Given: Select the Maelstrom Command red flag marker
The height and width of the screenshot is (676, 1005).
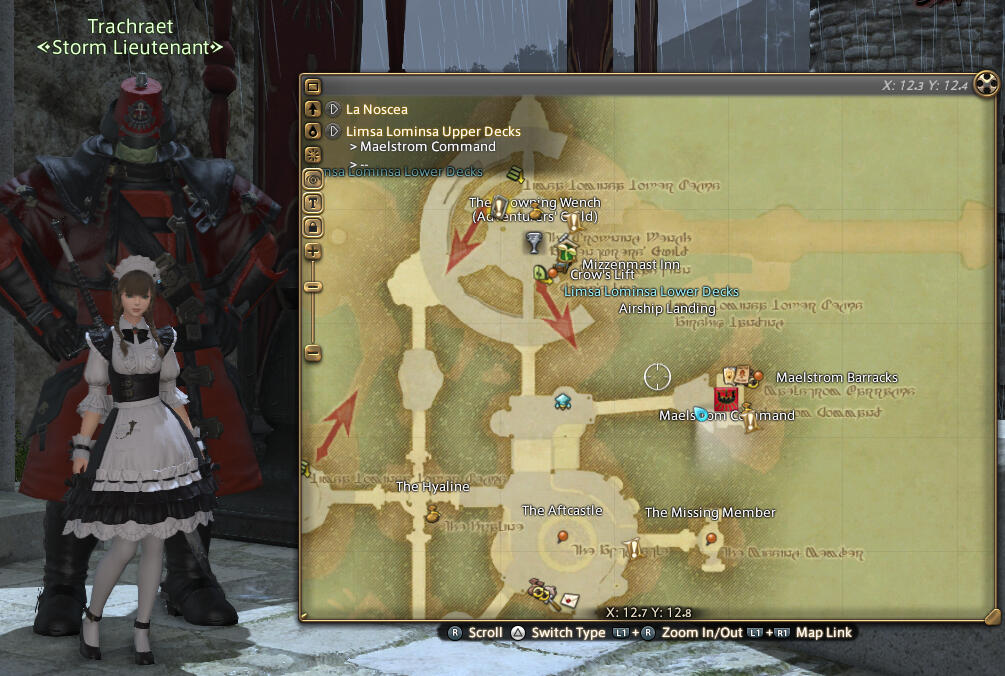Looking at the screenshot, I should pyautogui.click(x=726, y=399).
